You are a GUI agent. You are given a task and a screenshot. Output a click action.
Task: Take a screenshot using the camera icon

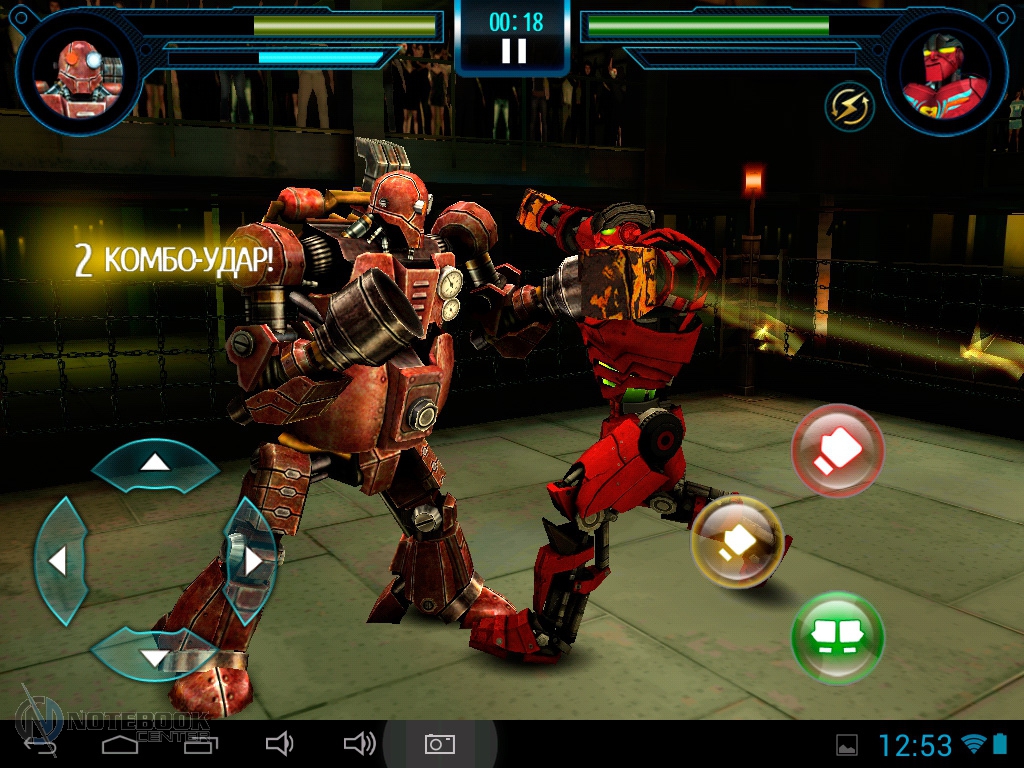tap(440, 743)
